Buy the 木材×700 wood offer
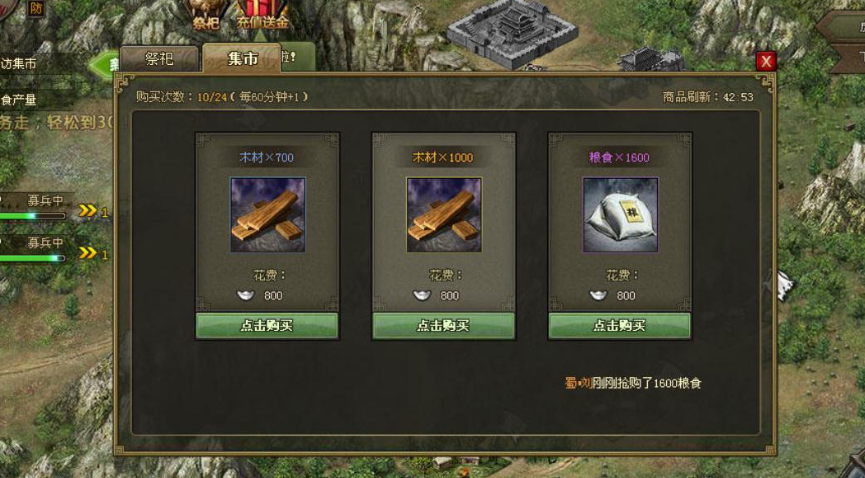The height and width of the screenshot is (478, 865). [267, 326]
